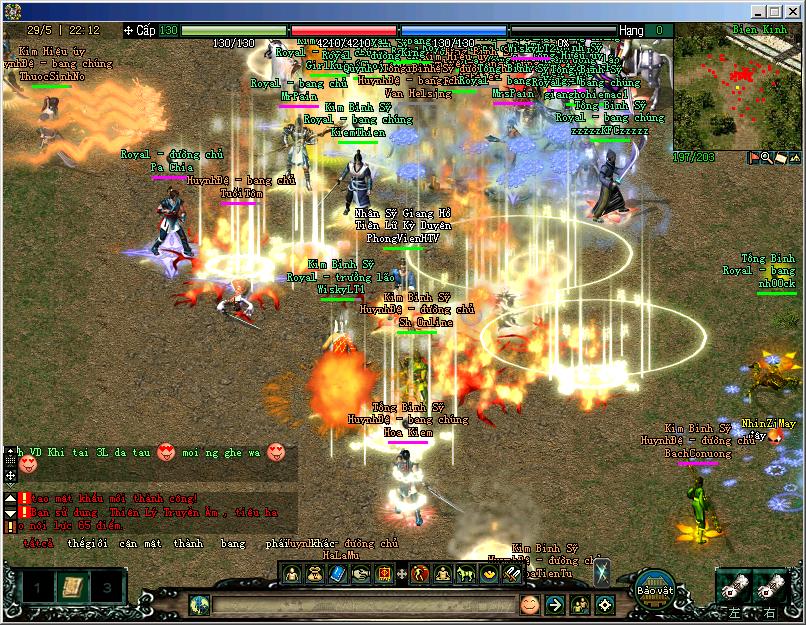Screen dimensions: 806x625
Task: Click the red flag minimap icon
Action: (754, 158)
